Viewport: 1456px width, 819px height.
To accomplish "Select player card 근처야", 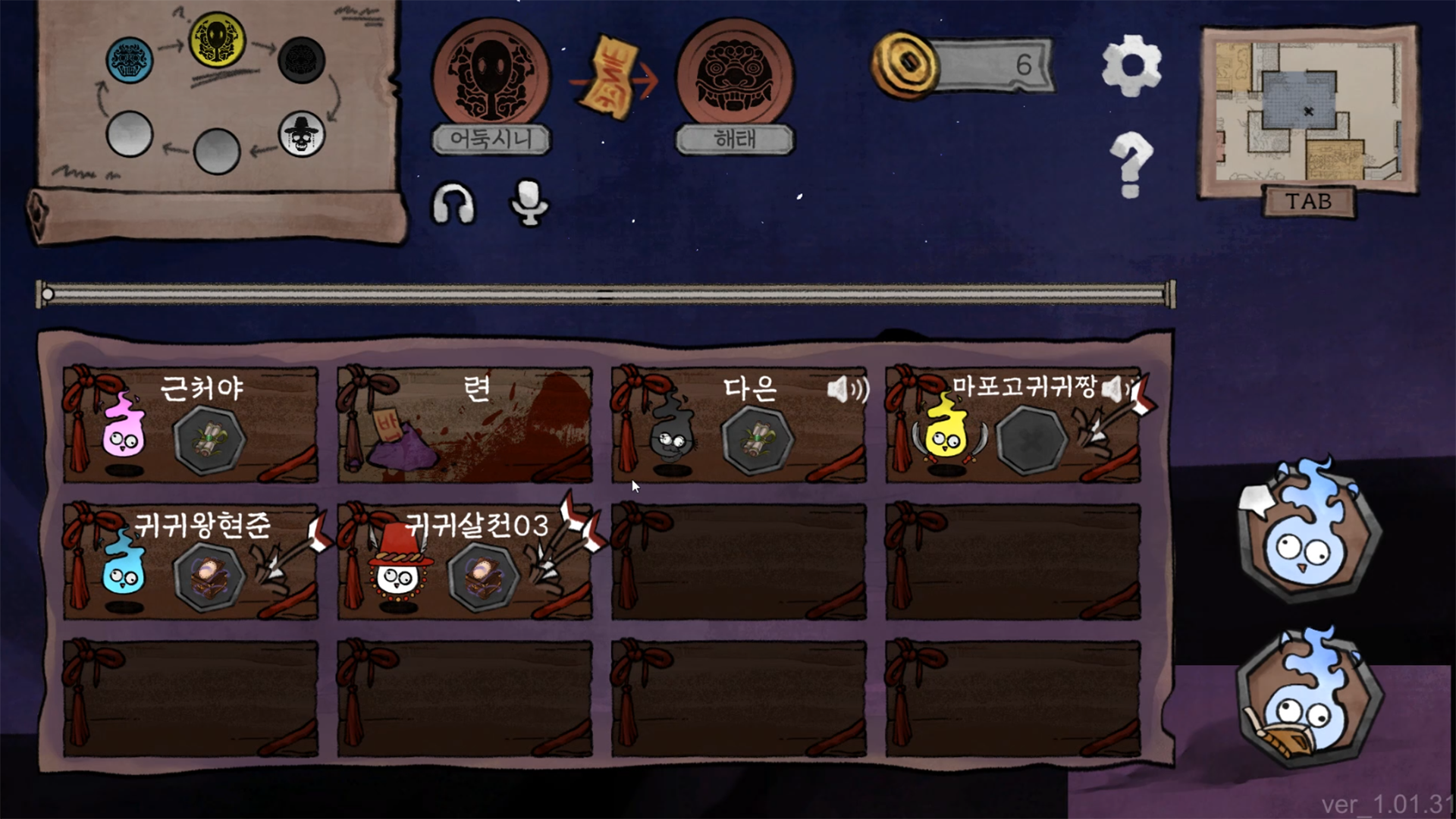I will [x=190, y=425].
